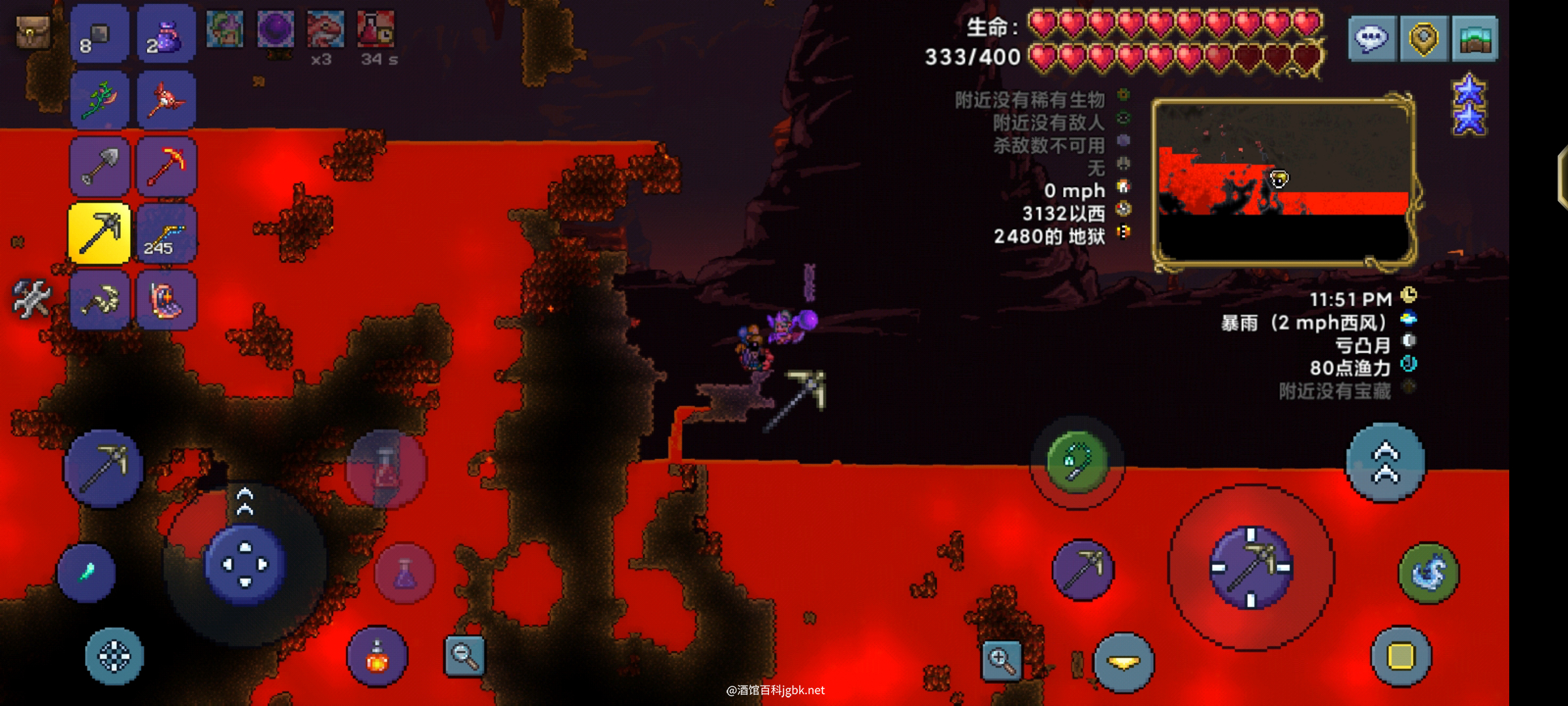Tap the map pin marker button
The width and height of the screenshot is (1568, 706).
pos(1424,38)
